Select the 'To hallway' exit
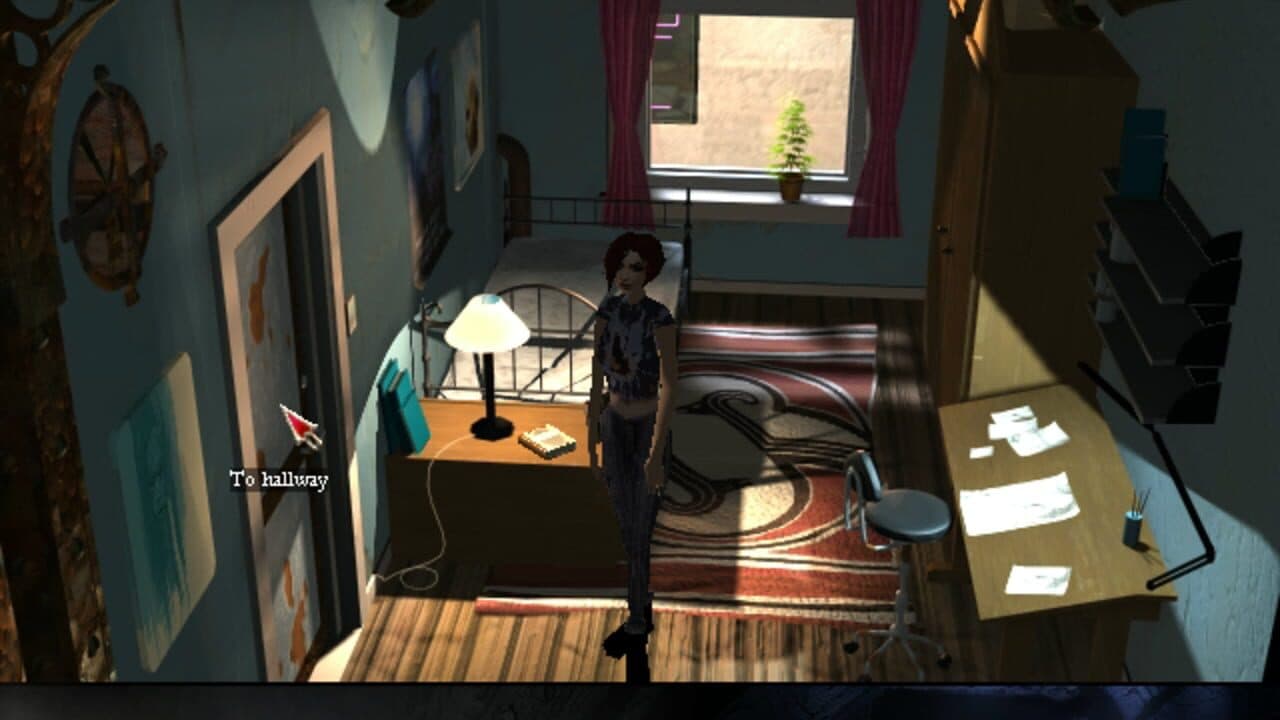Viewport: 1280px width, 720px height. coord(278,480)
